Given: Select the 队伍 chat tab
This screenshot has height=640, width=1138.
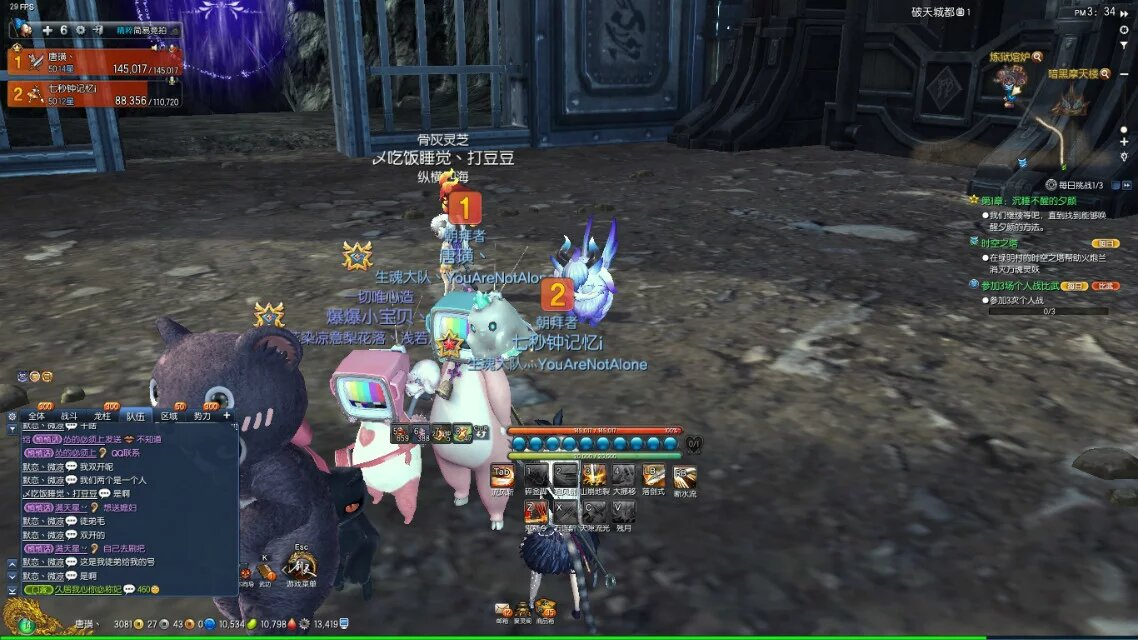Looking at the screenshot, I should pyautogui.click(x=135, y=415).
